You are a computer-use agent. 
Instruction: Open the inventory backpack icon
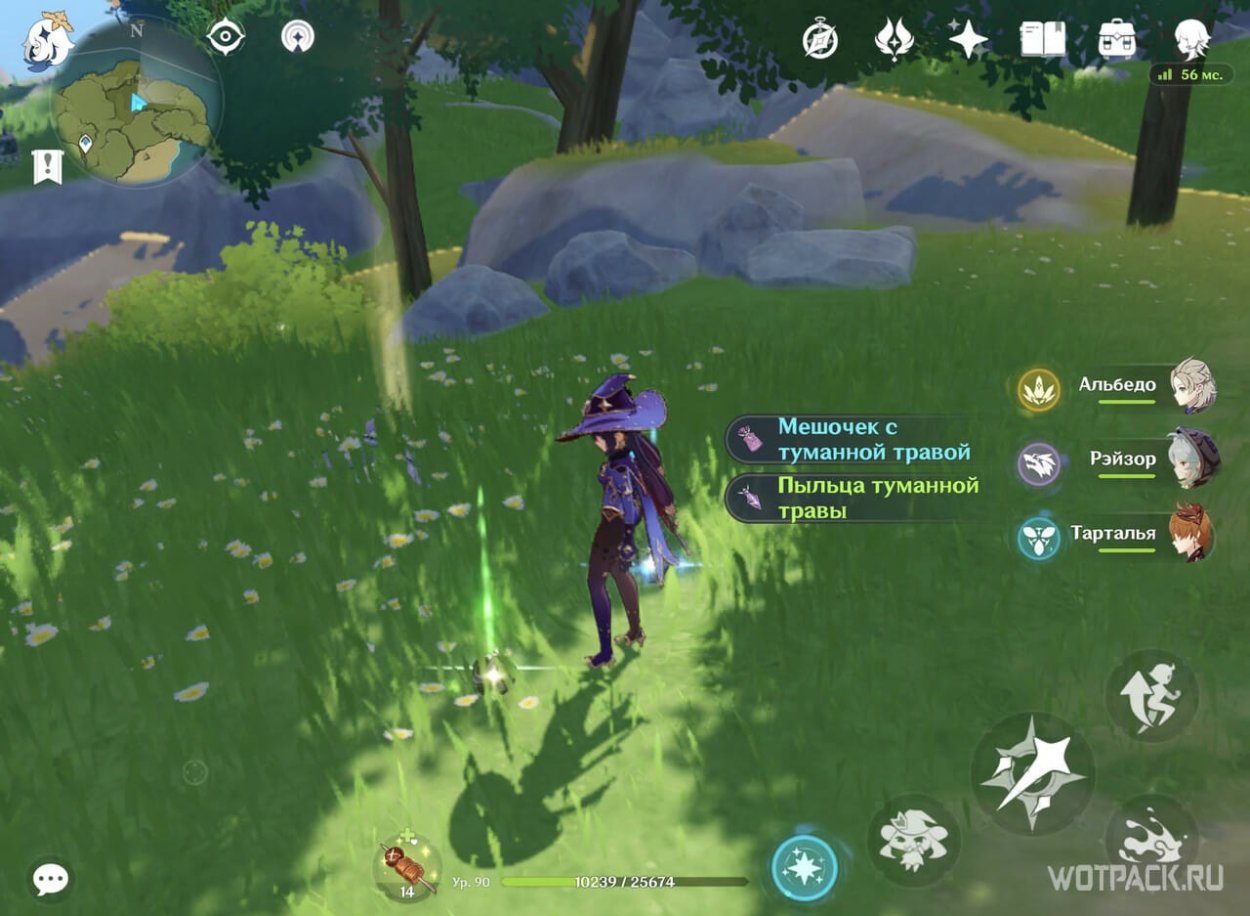(1116, 40)
